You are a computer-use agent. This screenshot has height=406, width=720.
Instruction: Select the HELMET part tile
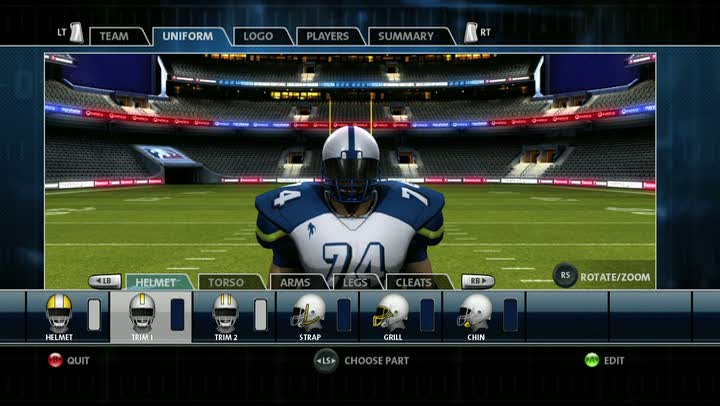tap(59, 316)
